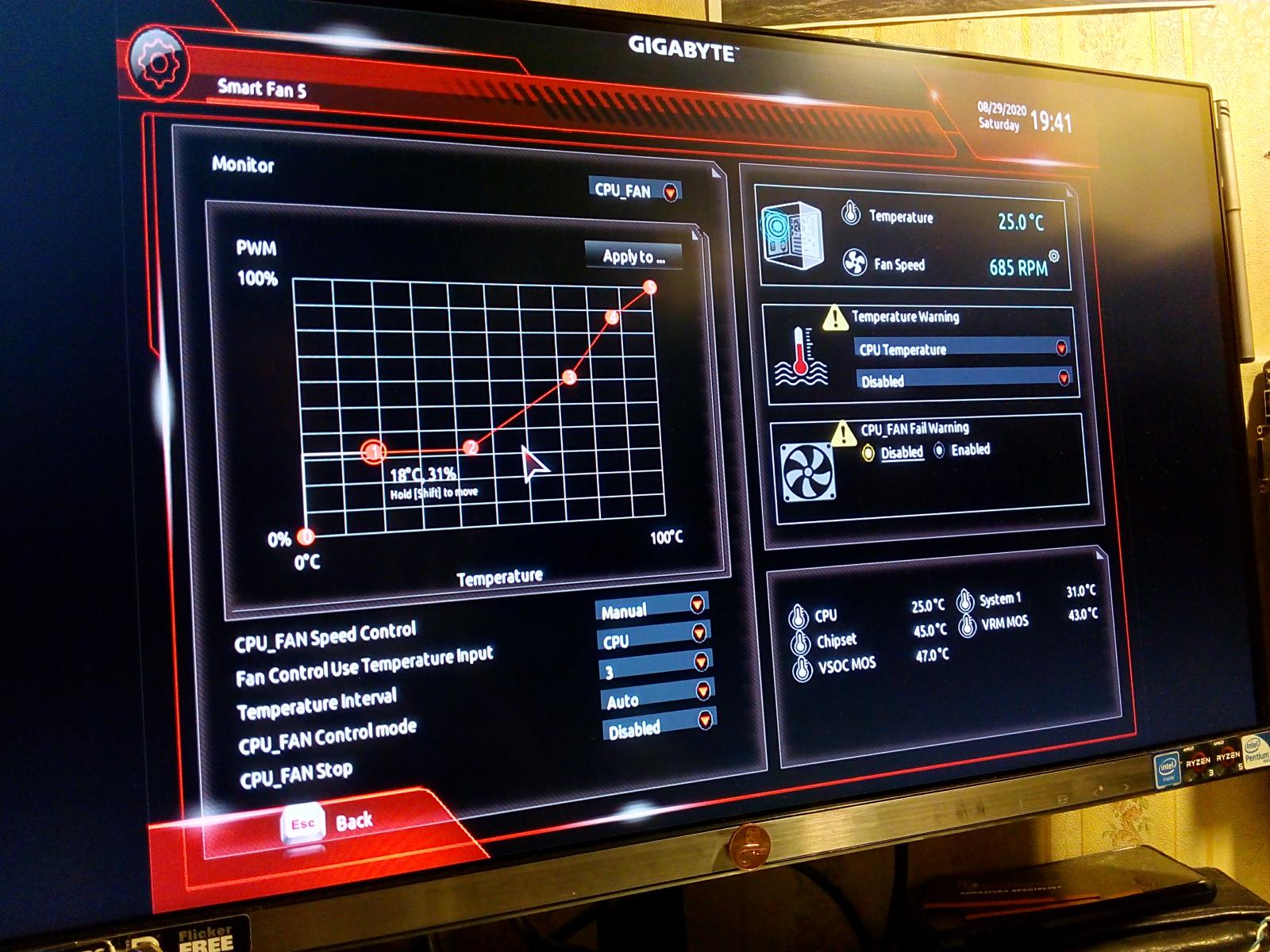This screenshot has height=952, width=1270.
Task: Choose Enabled for CPU_FAN Fail Warning
Action: pos(940,451)
